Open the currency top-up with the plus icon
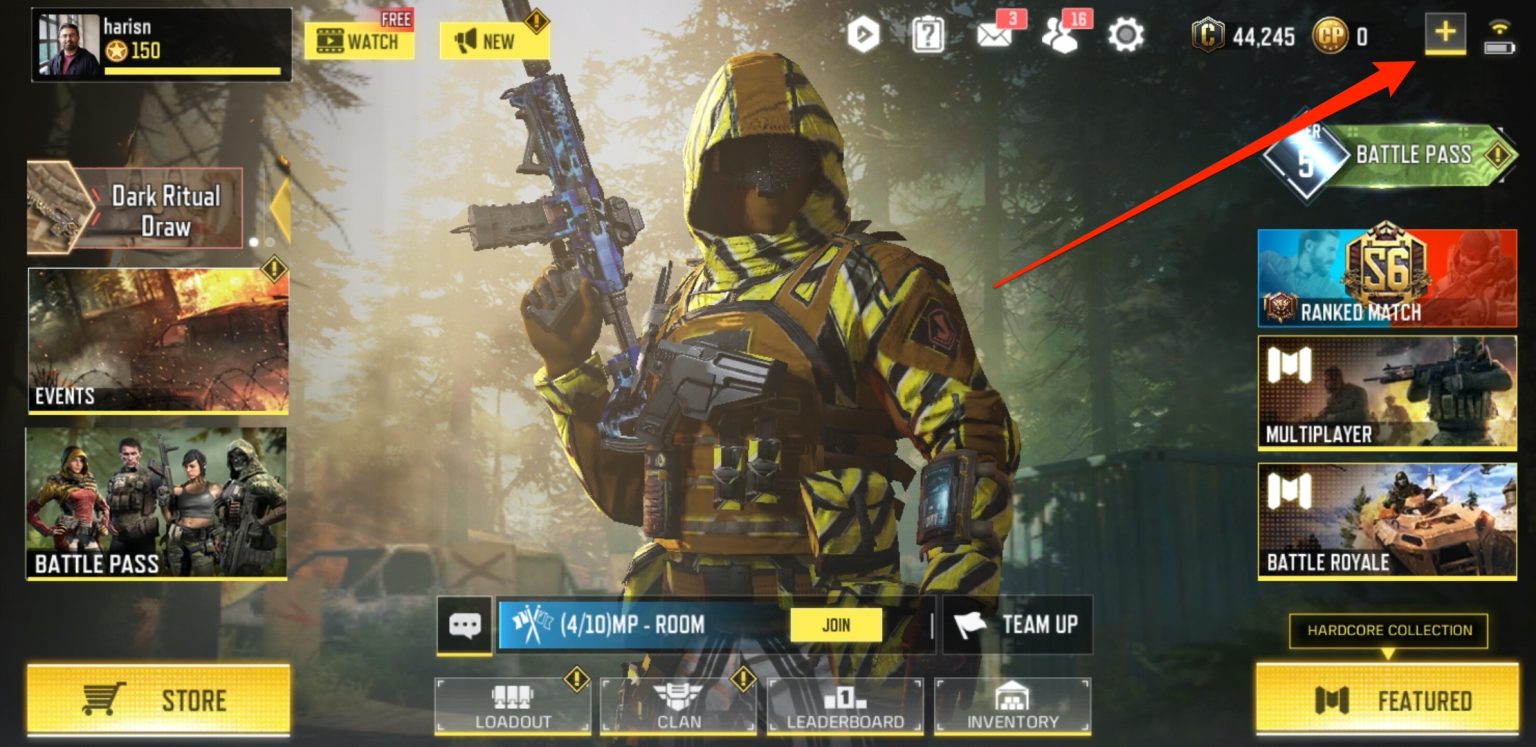Image resolution: width=1536 pixels, height=747 pixels. coord(1443,33)
